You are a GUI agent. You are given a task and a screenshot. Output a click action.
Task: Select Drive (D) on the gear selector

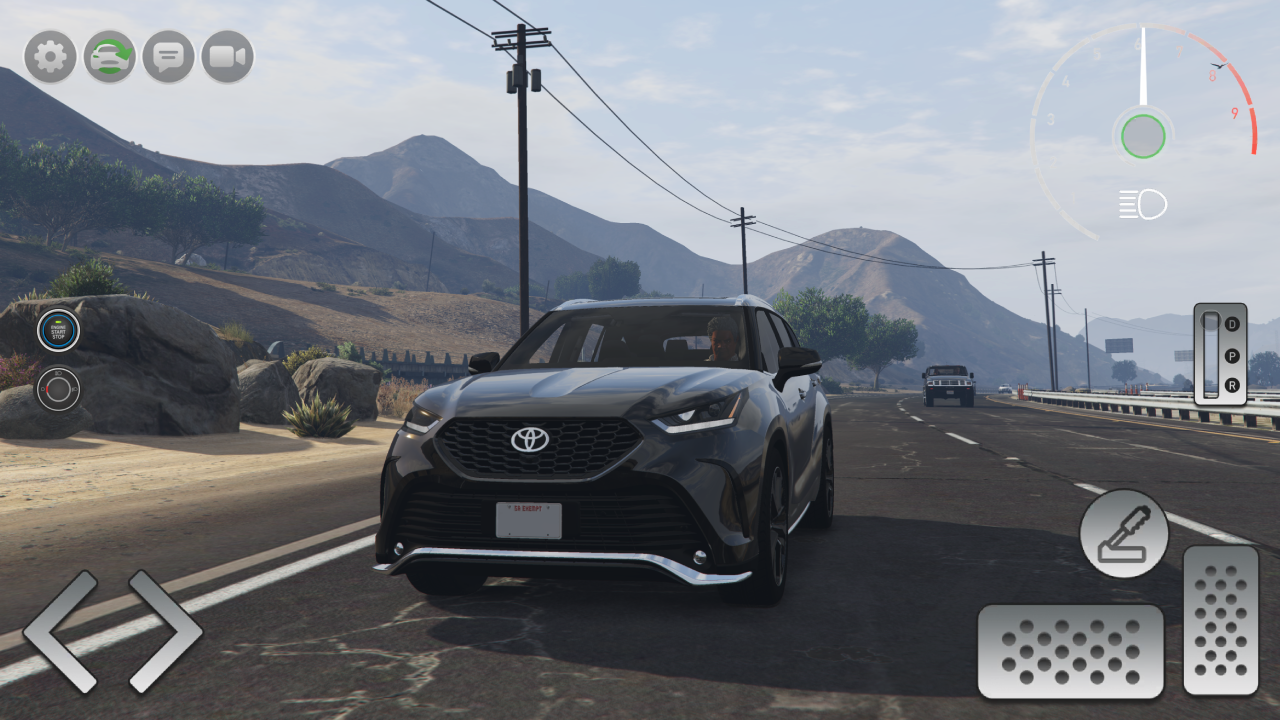click(1232, 324)
